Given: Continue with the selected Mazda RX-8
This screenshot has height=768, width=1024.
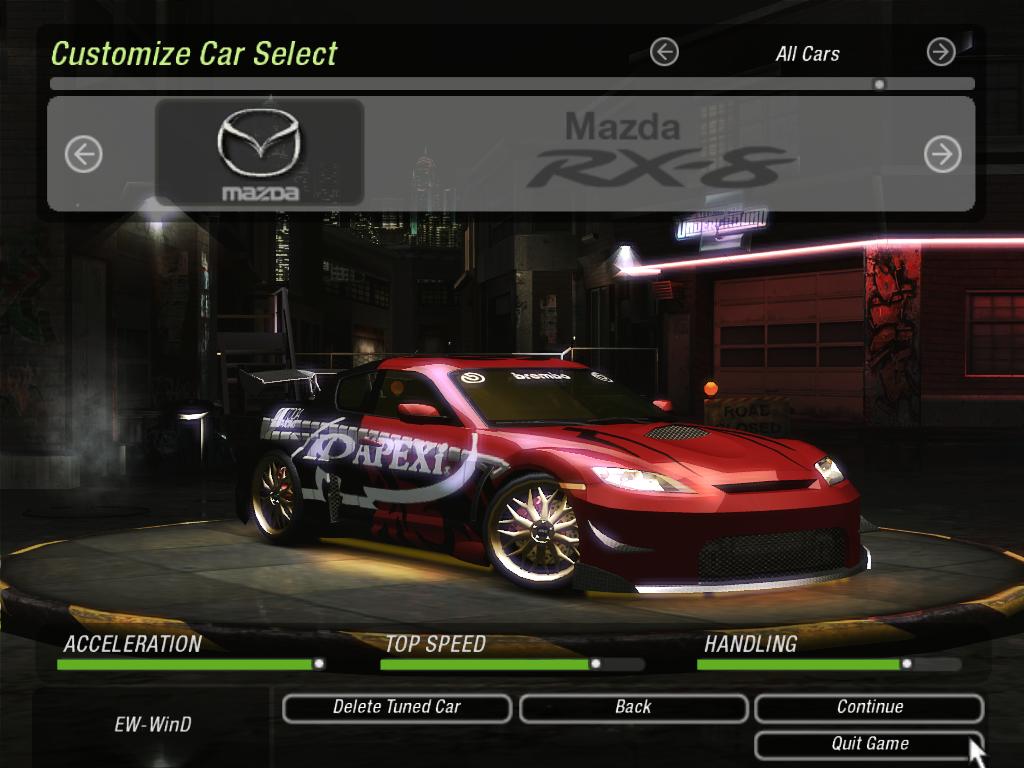Looking at the screenshot, I should 869,707.
